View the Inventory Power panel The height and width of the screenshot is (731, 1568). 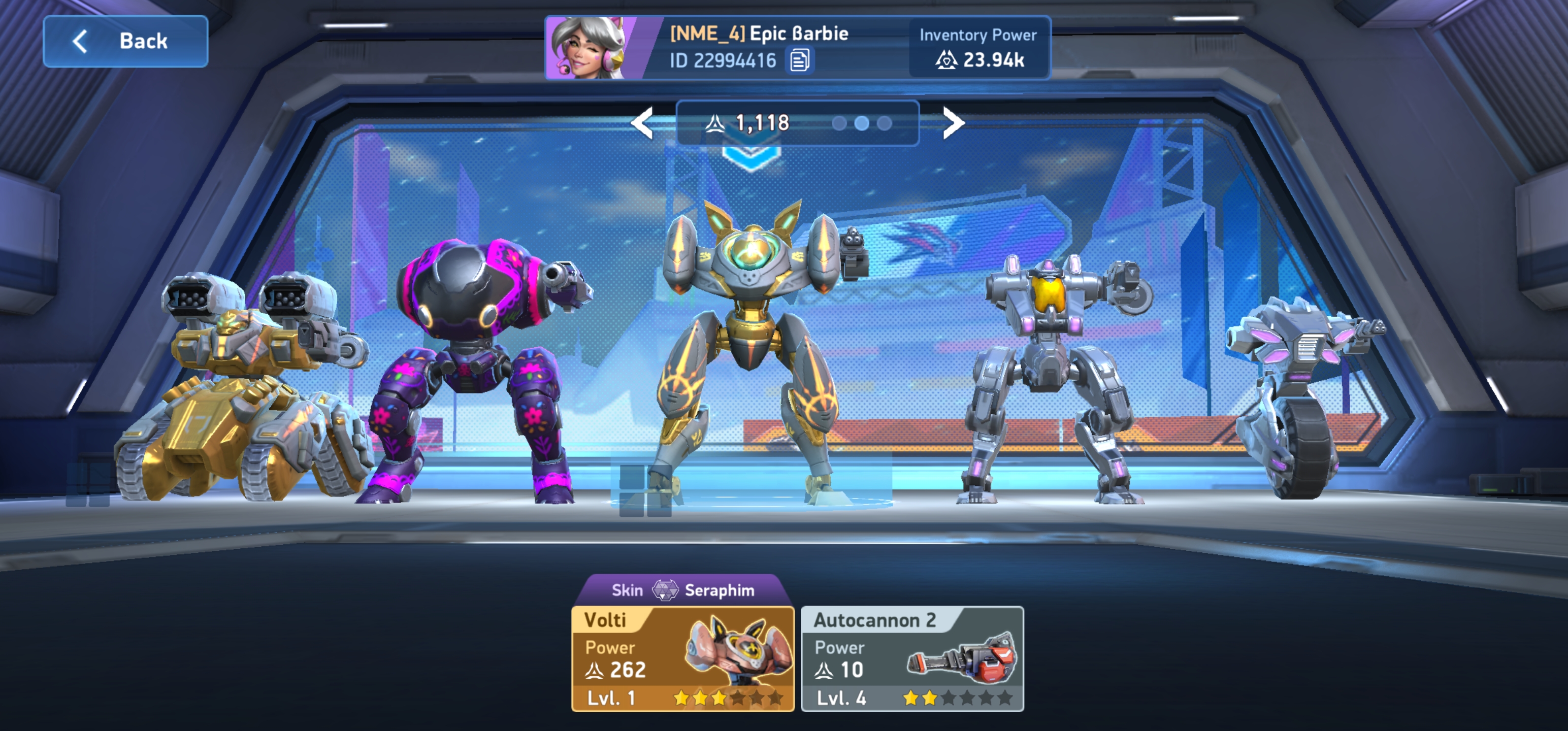tap(978, 48)
